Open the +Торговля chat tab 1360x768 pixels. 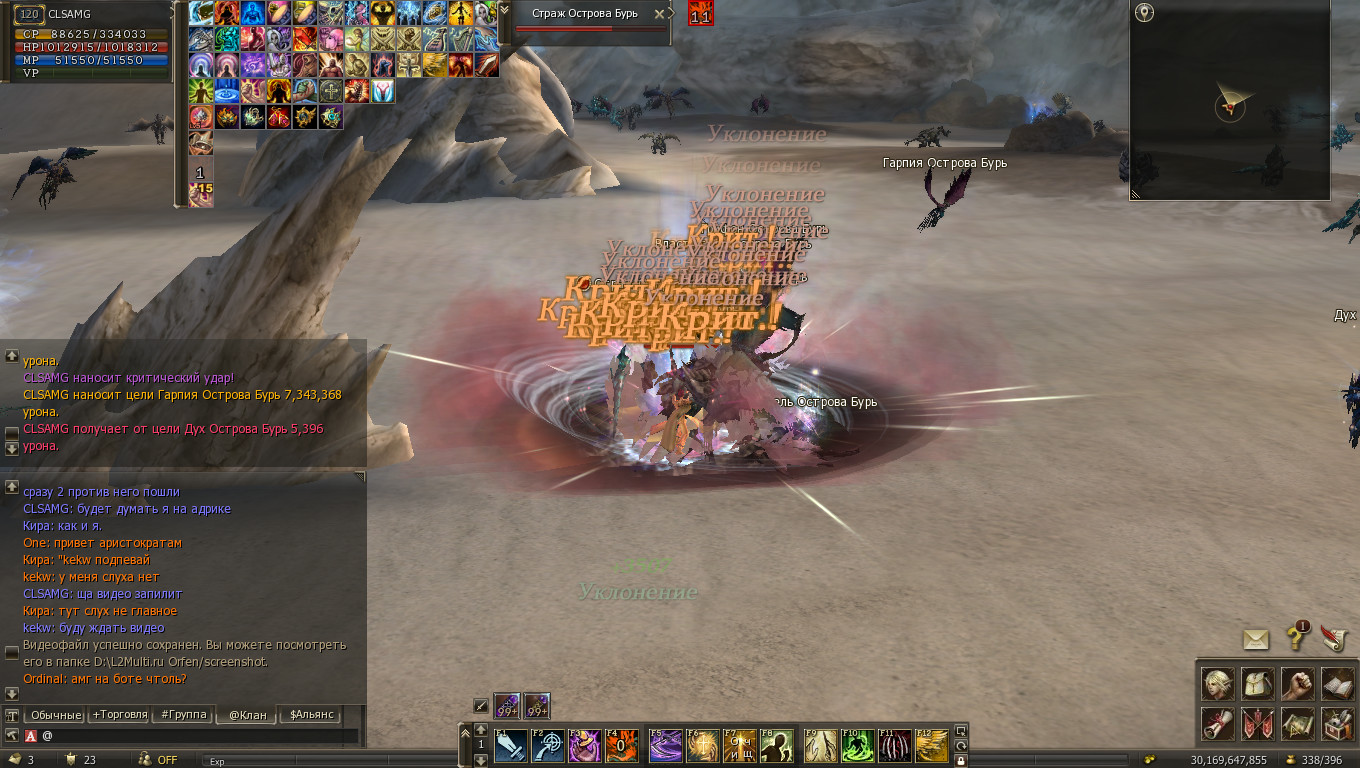click(120, 715)
